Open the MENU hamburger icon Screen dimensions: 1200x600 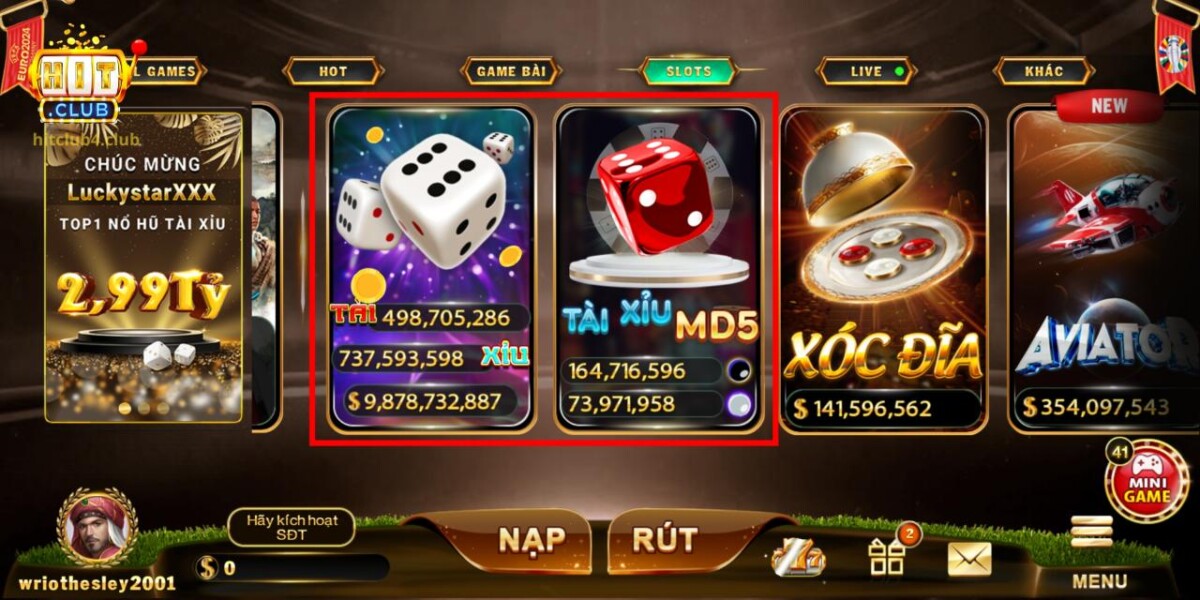[1091, 532]
